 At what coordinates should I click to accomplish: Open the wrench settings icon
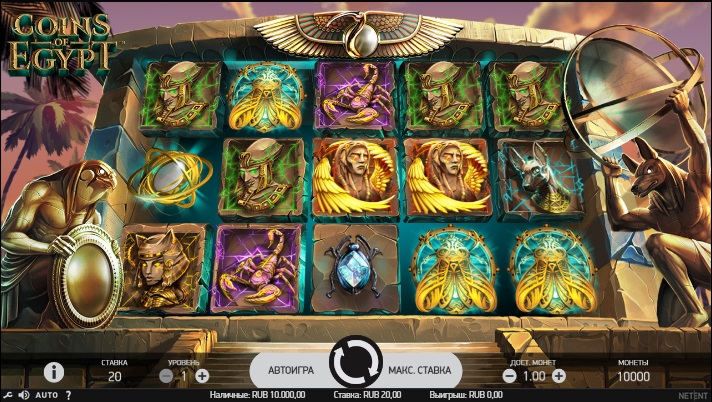7,395
